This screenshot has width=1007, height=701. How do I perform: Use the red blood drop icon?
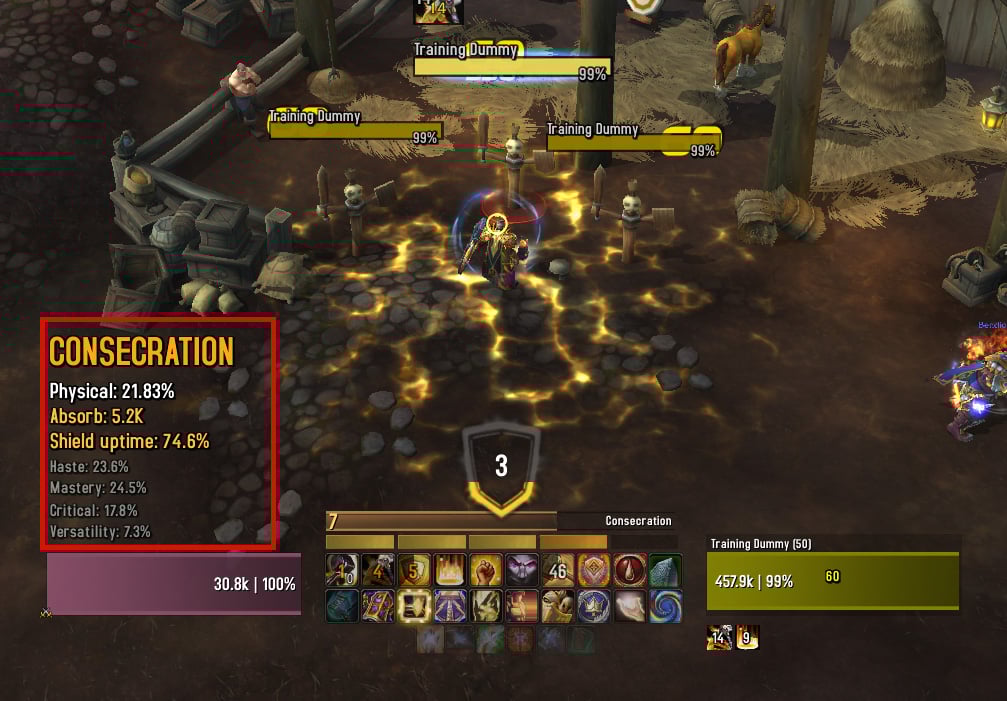point(629,570)
